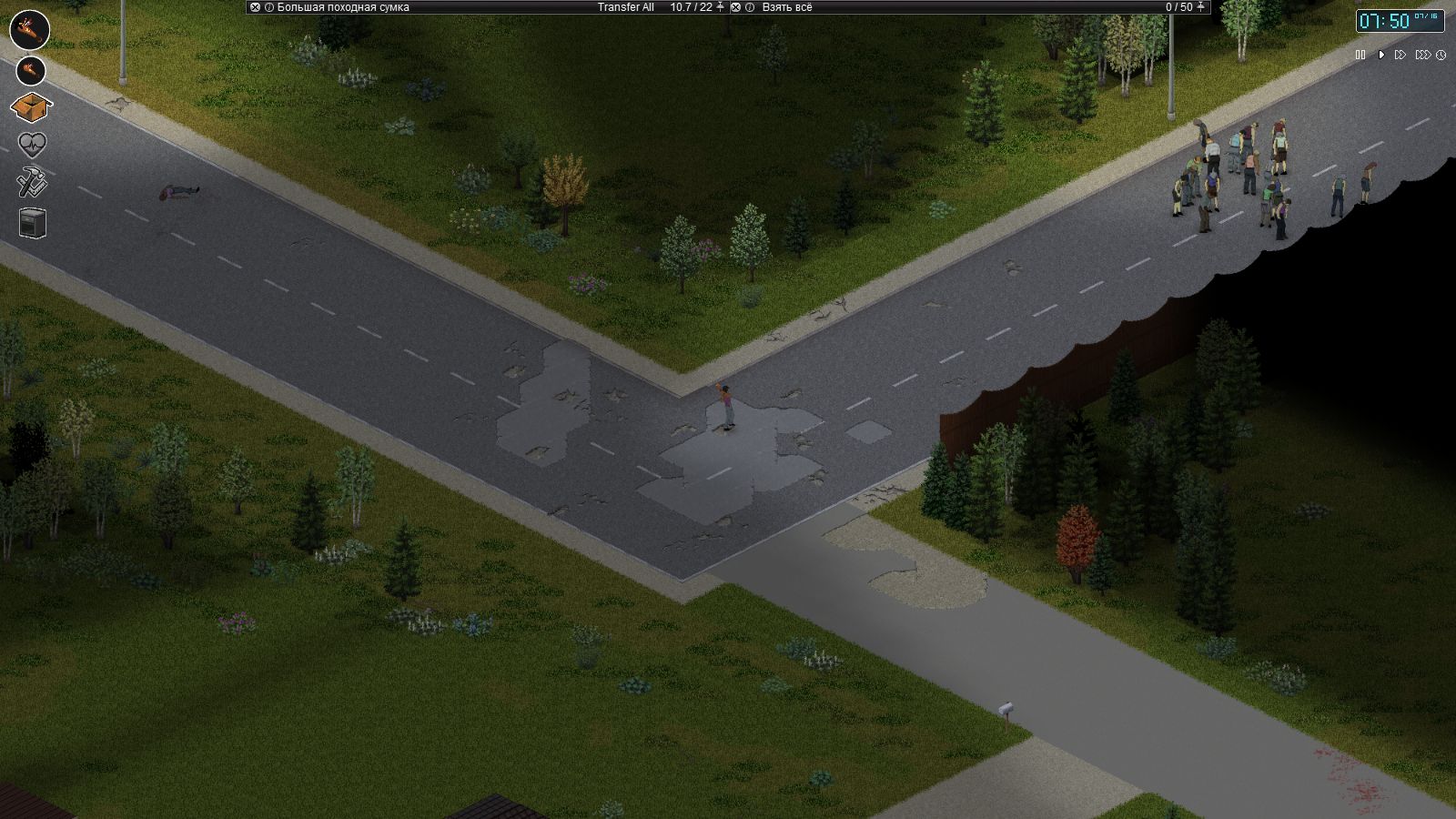This screenshot has height=819, width=1456.
Task: Pin the inventory panel
Action: [721, 7]
